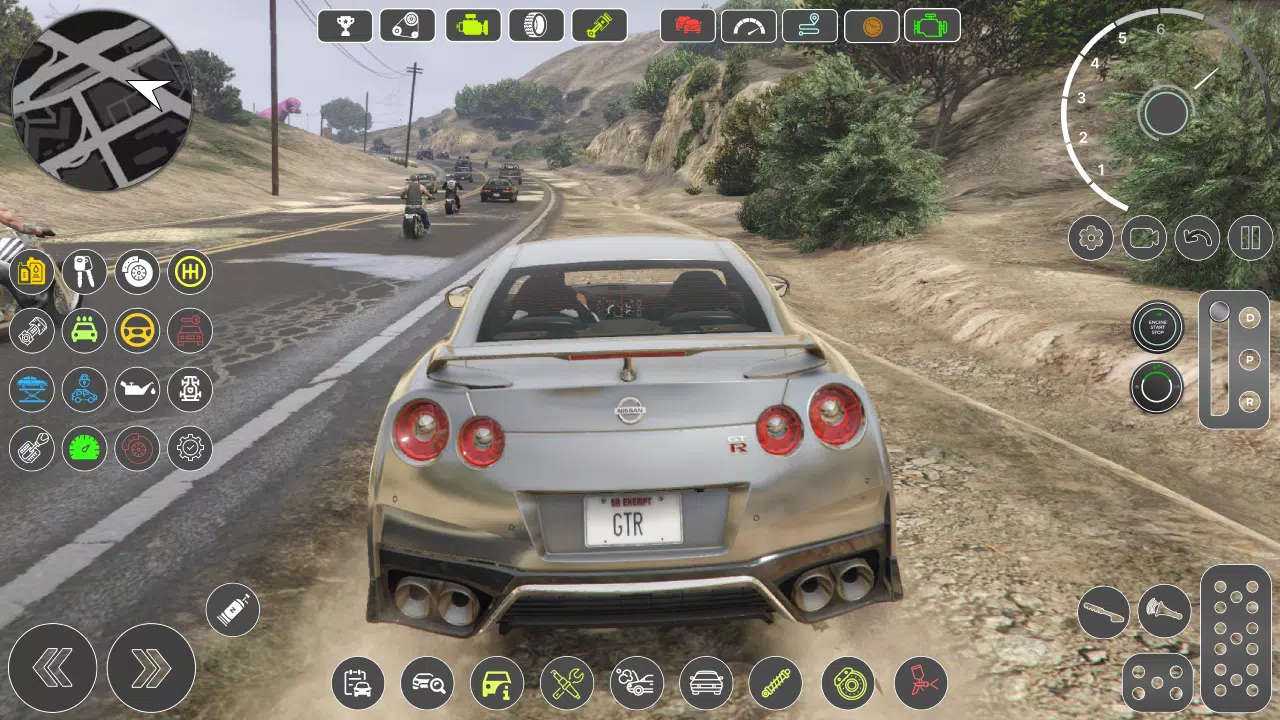Viewport: 1280px width, 720px height.
Task: Open the car search icon
Action: [x=427, y=683]
